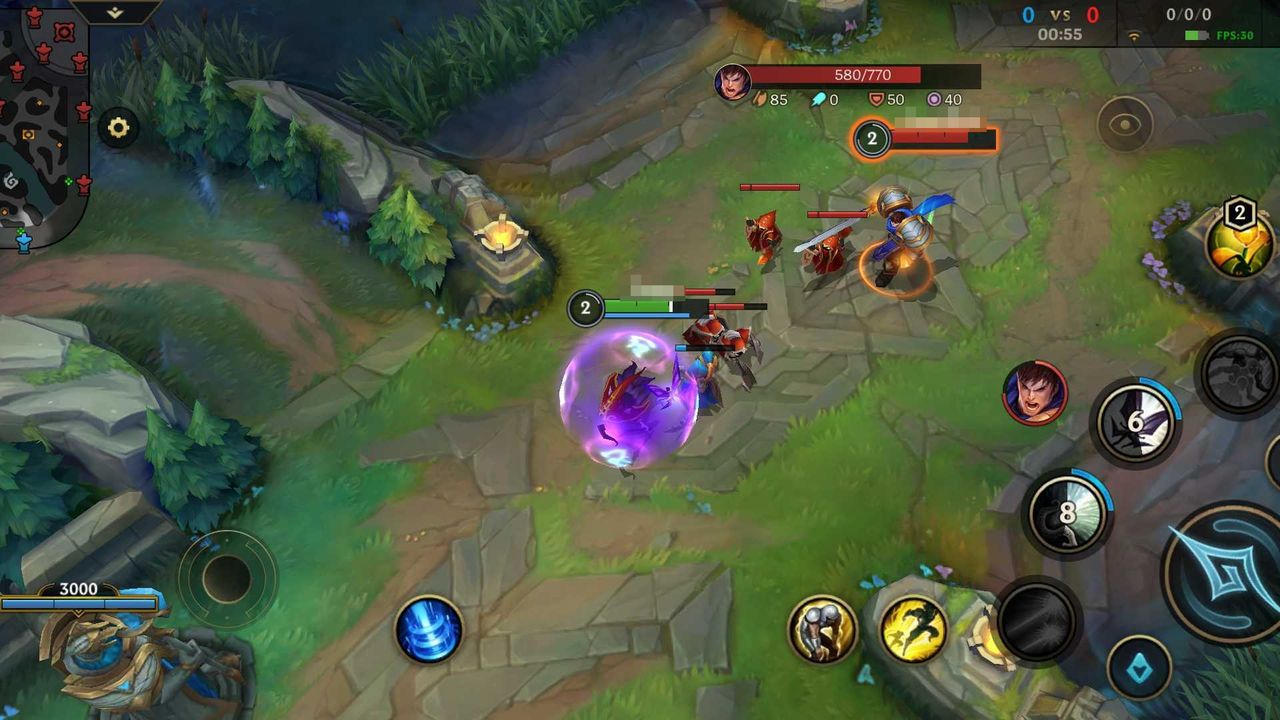Viewport: 1280px width, 720px height.
Task: Place a ward with the blue trinket button
Action: coord(1139,667)
